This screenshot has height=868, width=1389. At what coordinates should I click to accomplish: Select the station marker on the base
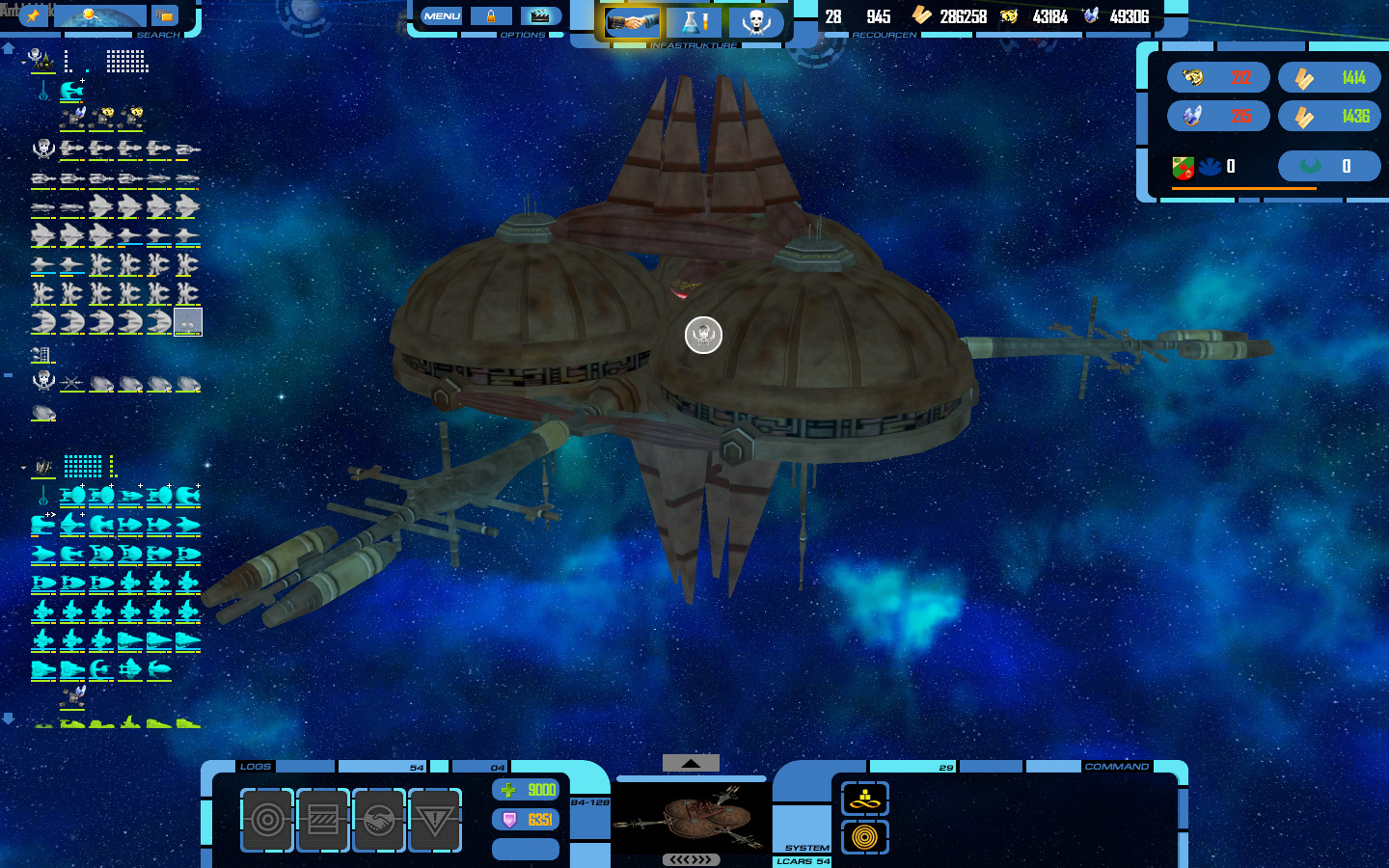pyautogui.click(x=703, y=335)
